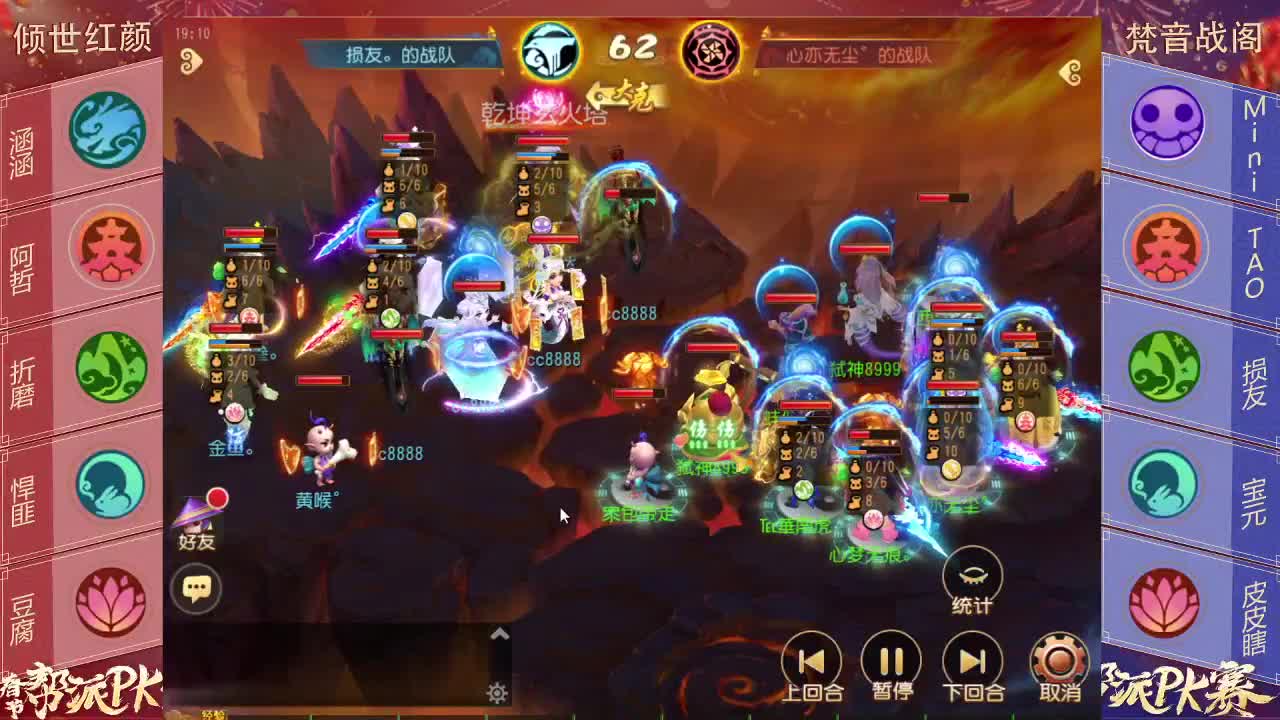Select player TAO from right team
1280x720 pixels.
[1166, 246]
